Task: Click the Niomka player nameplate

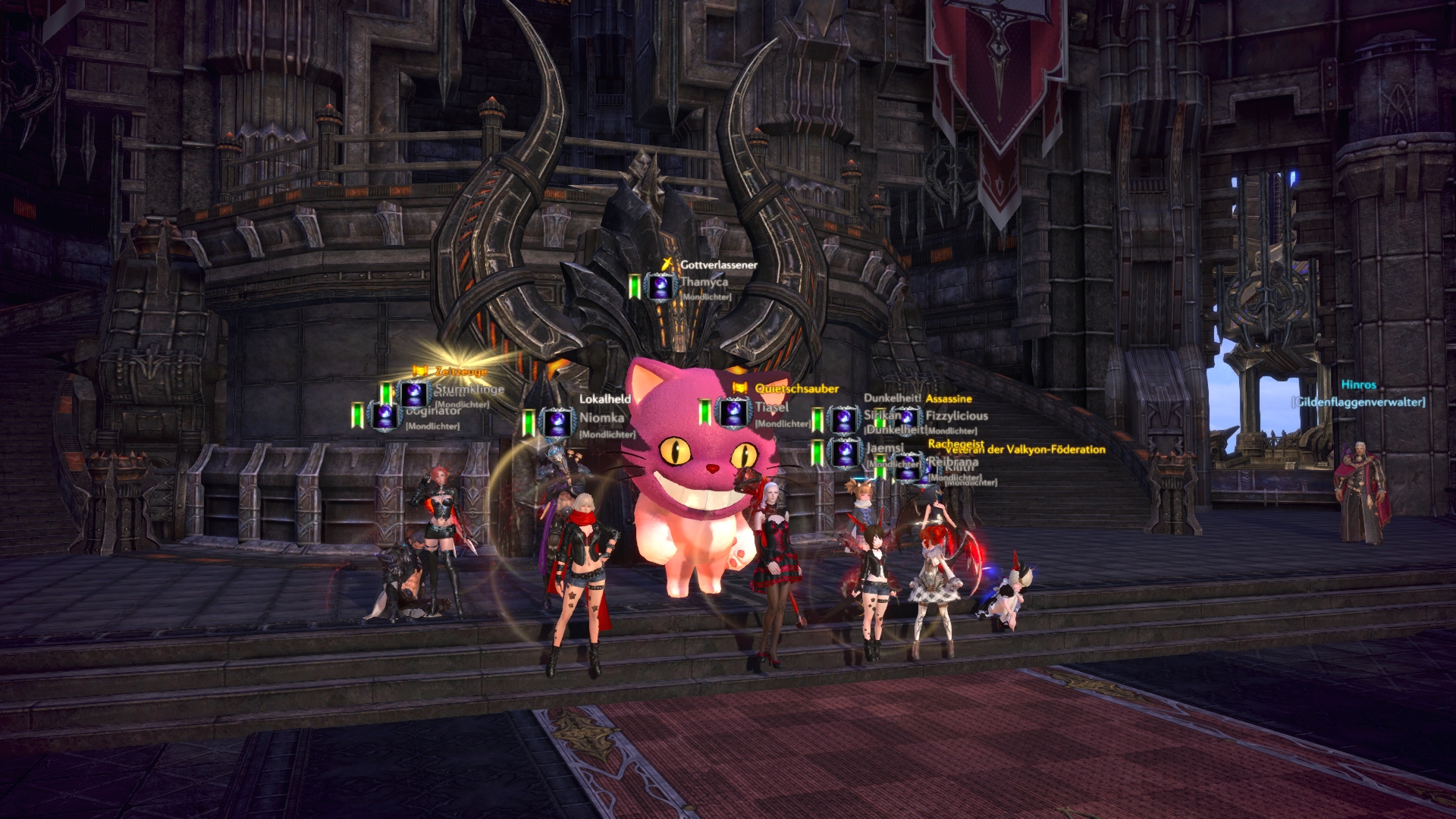Action: click(601, 418)
